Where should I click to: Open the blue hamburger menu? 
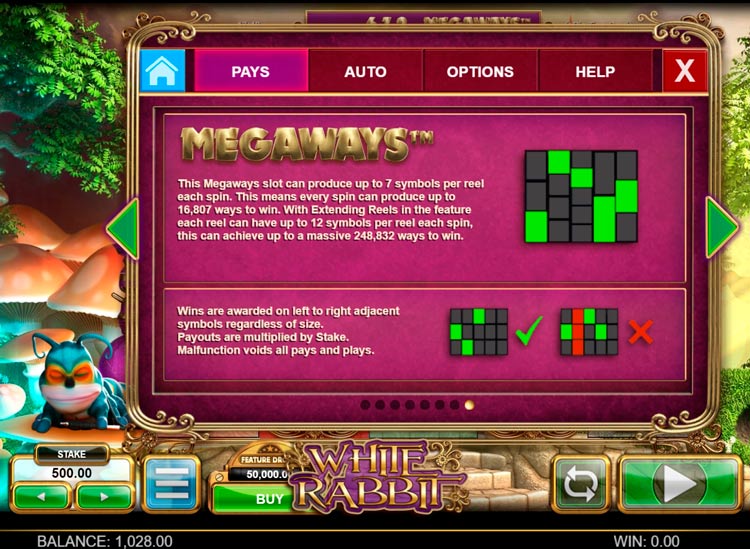(171, 485)
